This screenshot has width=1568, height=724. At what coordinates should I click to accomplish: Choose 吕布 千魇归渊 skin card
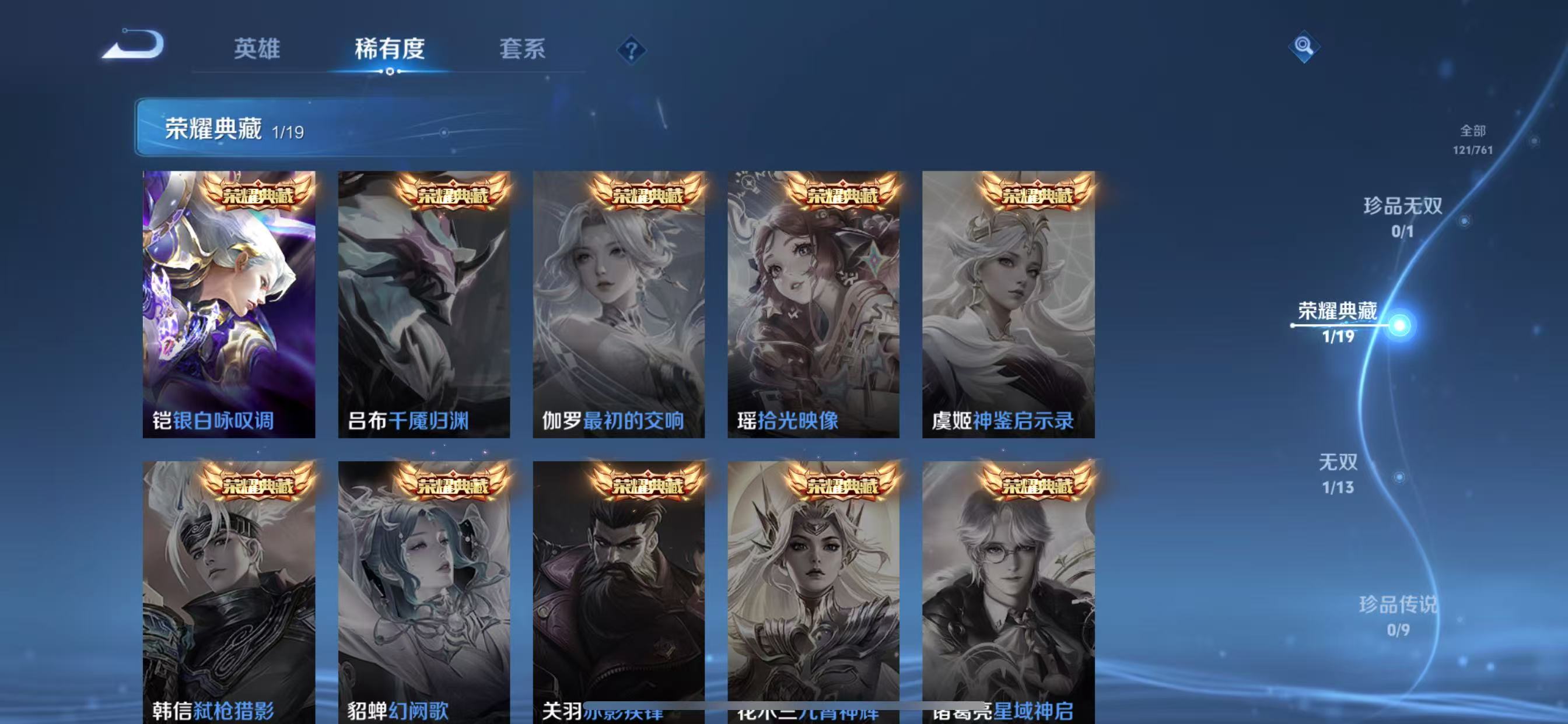[423, 304]
